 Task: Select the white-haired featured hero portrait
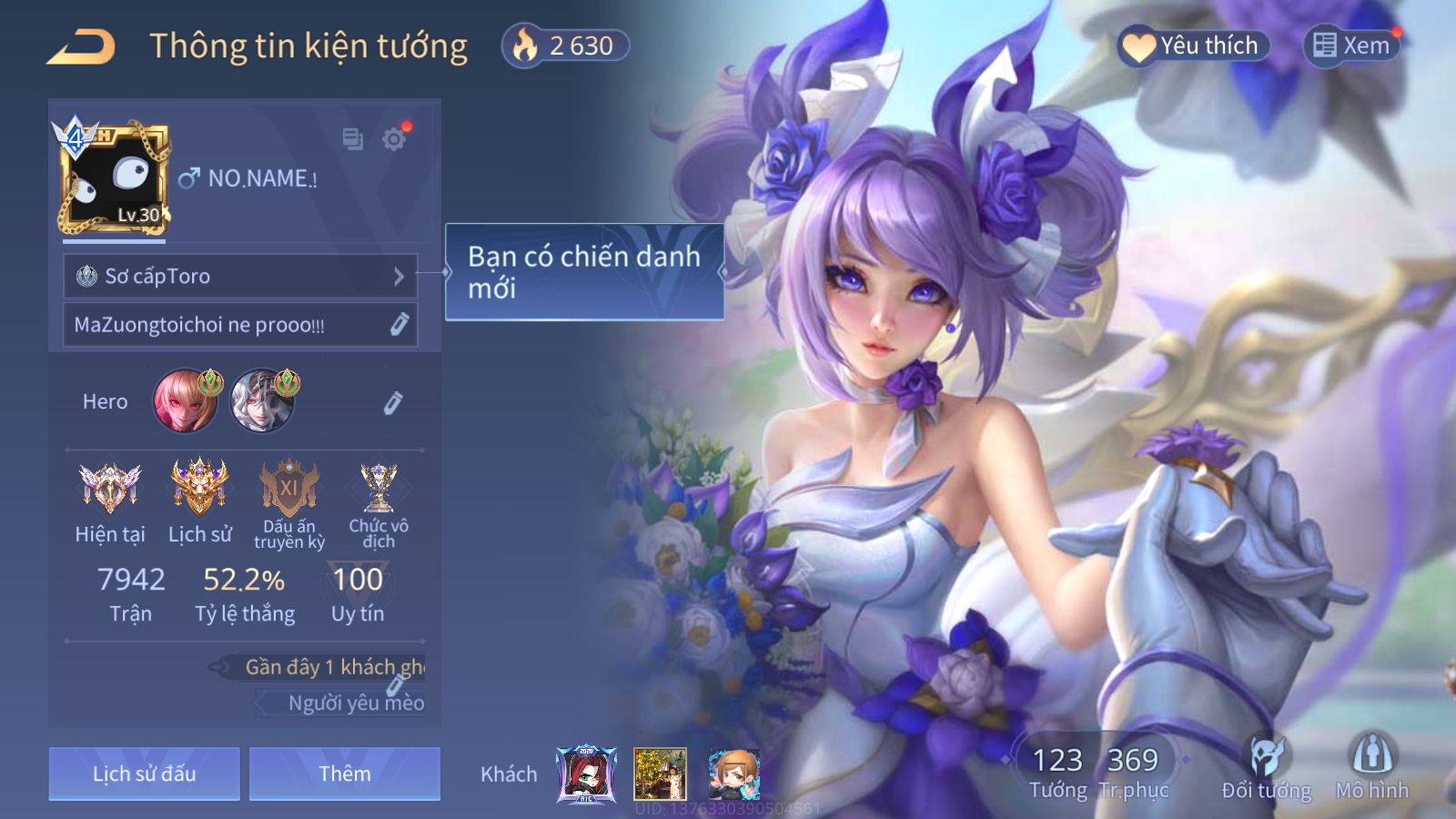click(262, 400)
